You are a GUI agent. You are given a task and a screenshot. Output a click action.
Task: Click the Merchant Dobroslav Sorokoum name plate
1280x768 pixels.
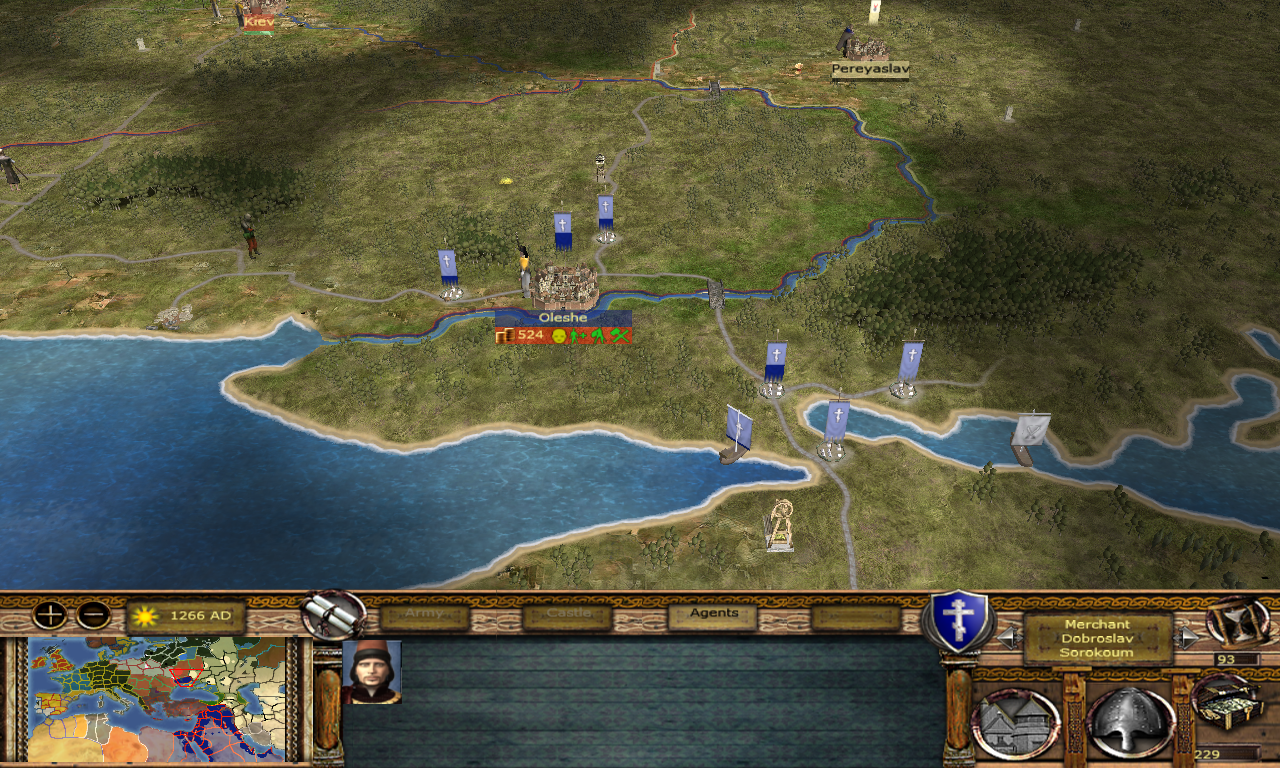pos(1098,638)
